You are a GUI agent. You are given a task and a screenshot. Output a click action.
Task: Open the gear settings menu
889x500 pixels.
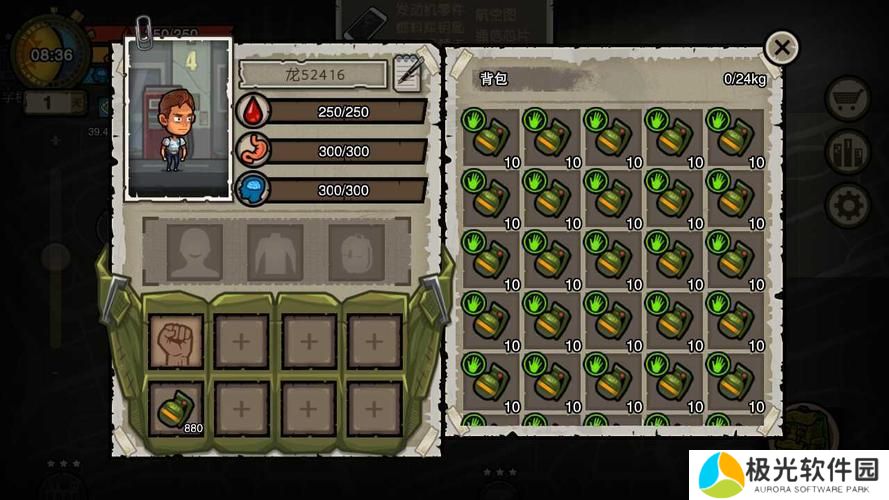point(848,205)
